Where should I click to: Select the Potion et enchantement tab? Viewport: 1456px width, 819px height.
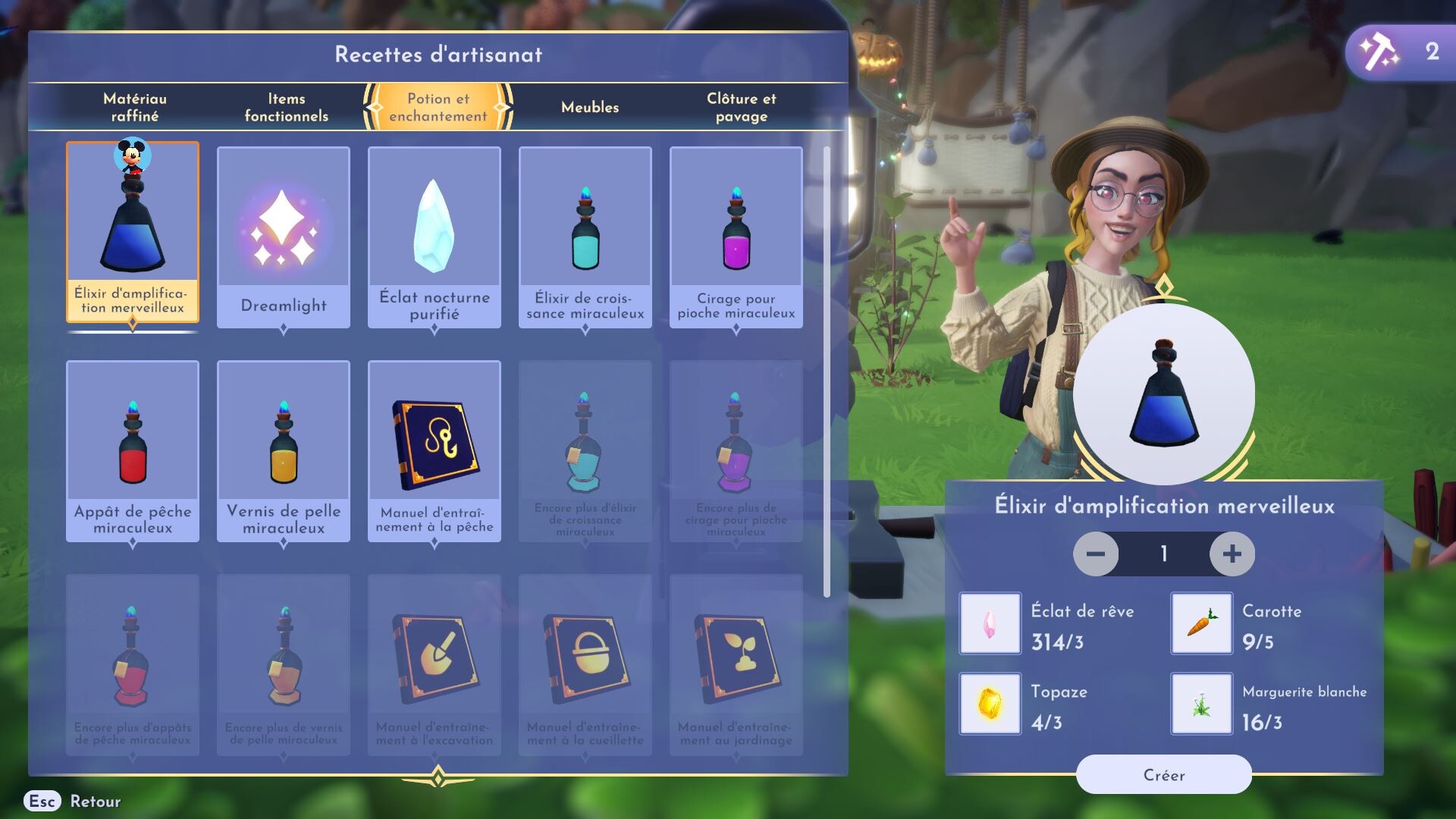tap(438, 107)
